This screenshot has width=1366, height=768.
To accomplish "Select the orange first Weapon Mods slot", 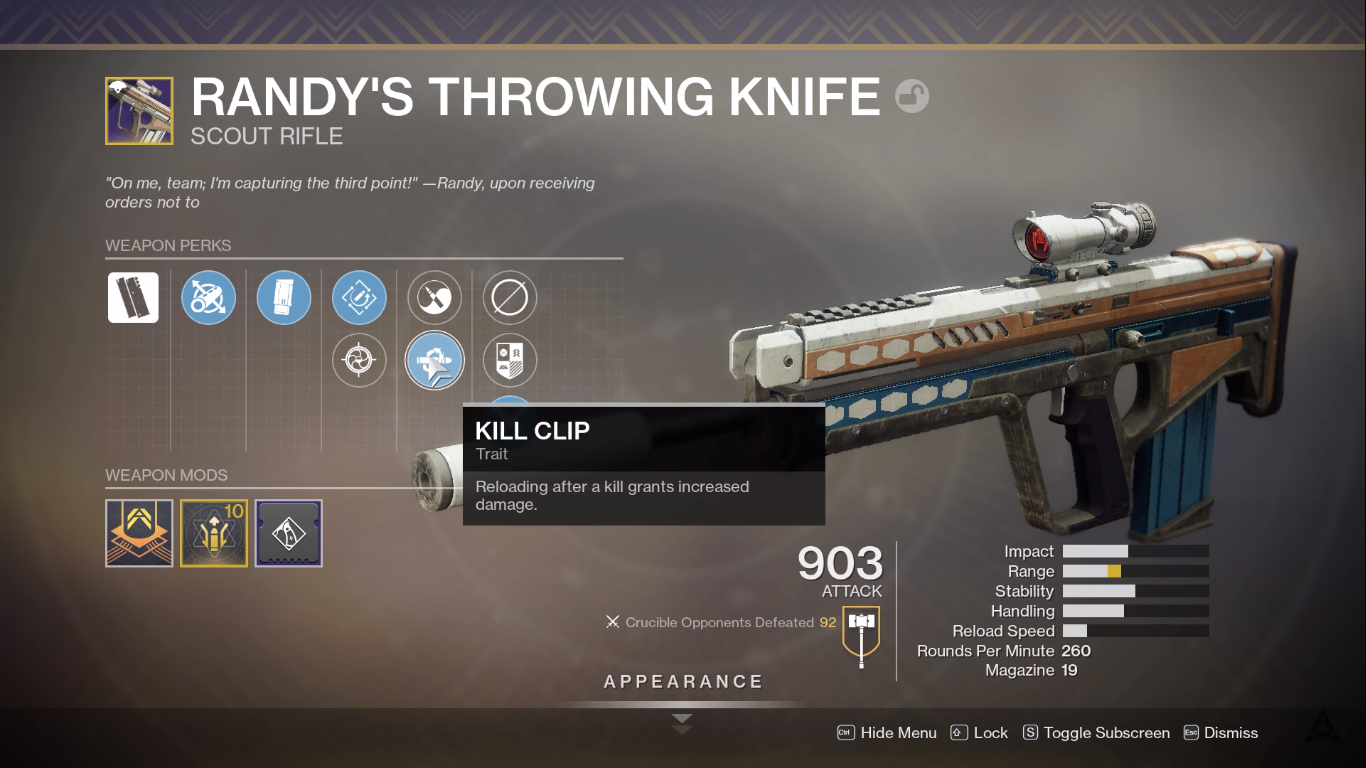I will 139,533.
